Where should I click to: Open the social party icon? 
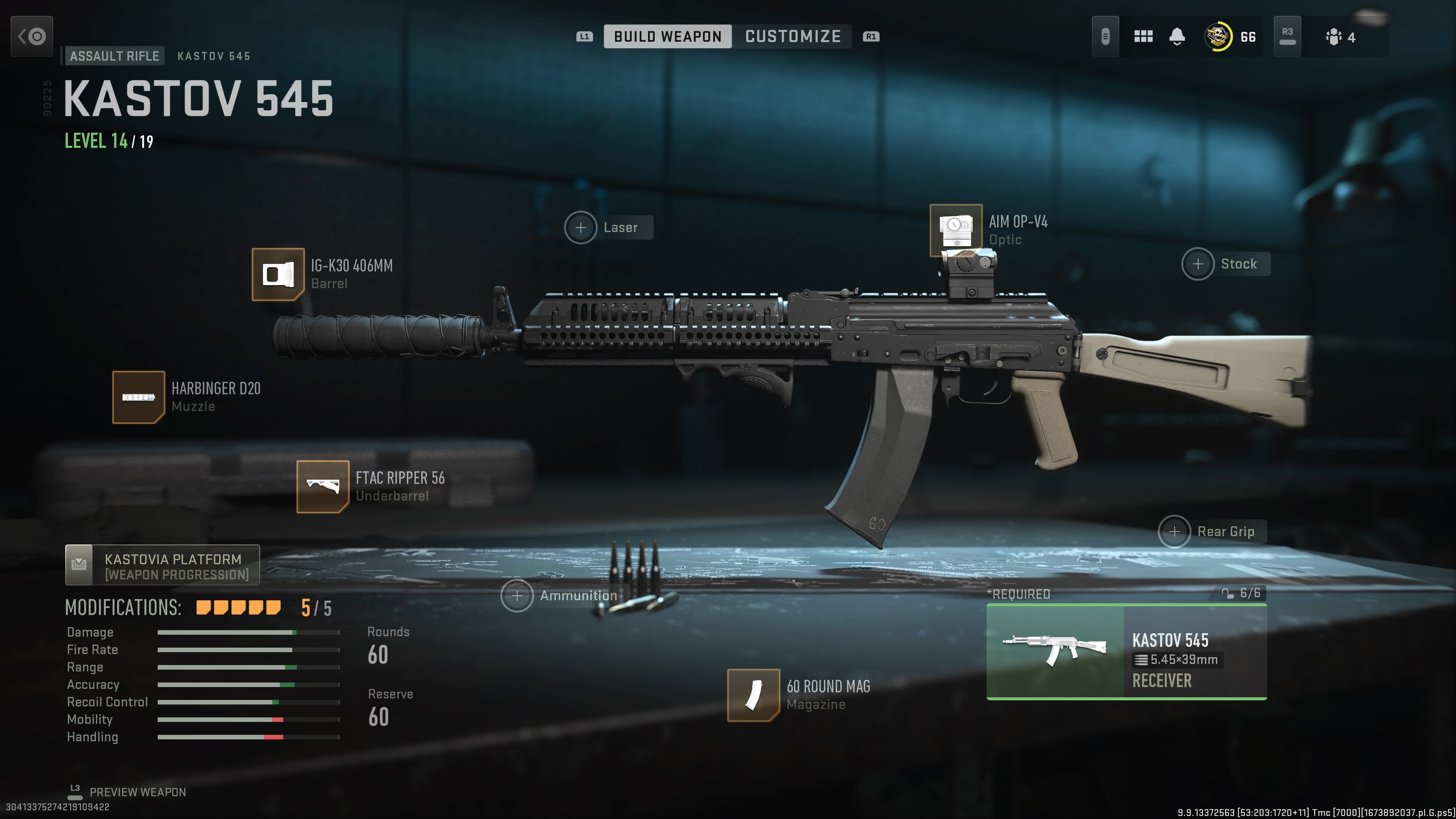tap(1334, 37)
